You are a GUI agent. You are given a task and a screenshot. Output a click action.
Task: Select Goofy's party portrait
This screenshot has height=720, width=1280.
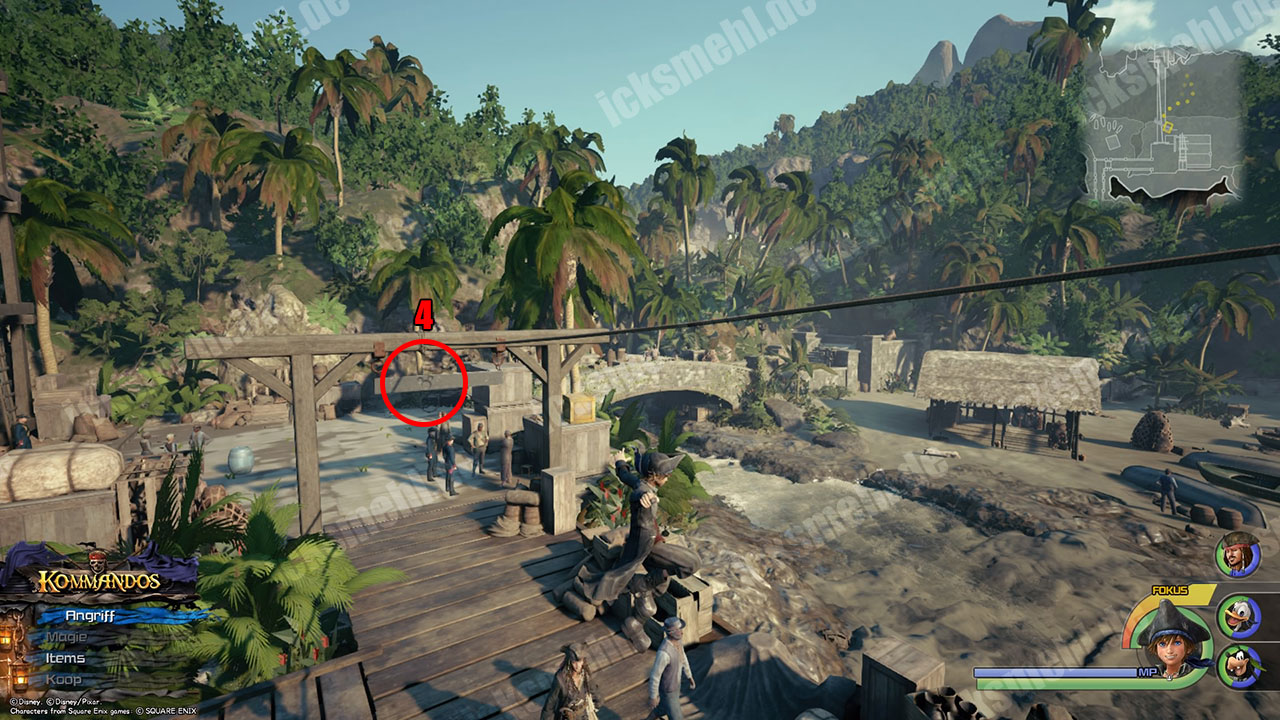(1238, 666)
